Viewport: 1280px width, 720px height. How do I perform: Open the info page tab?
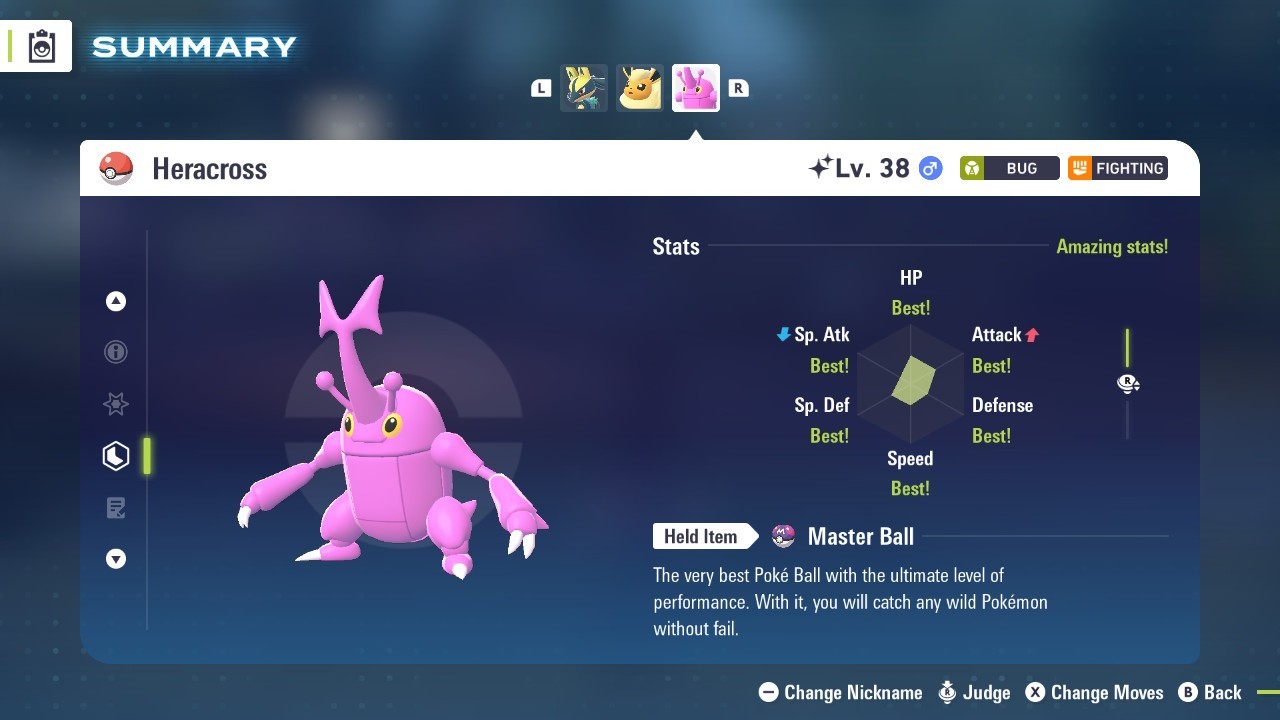(116, 352)
